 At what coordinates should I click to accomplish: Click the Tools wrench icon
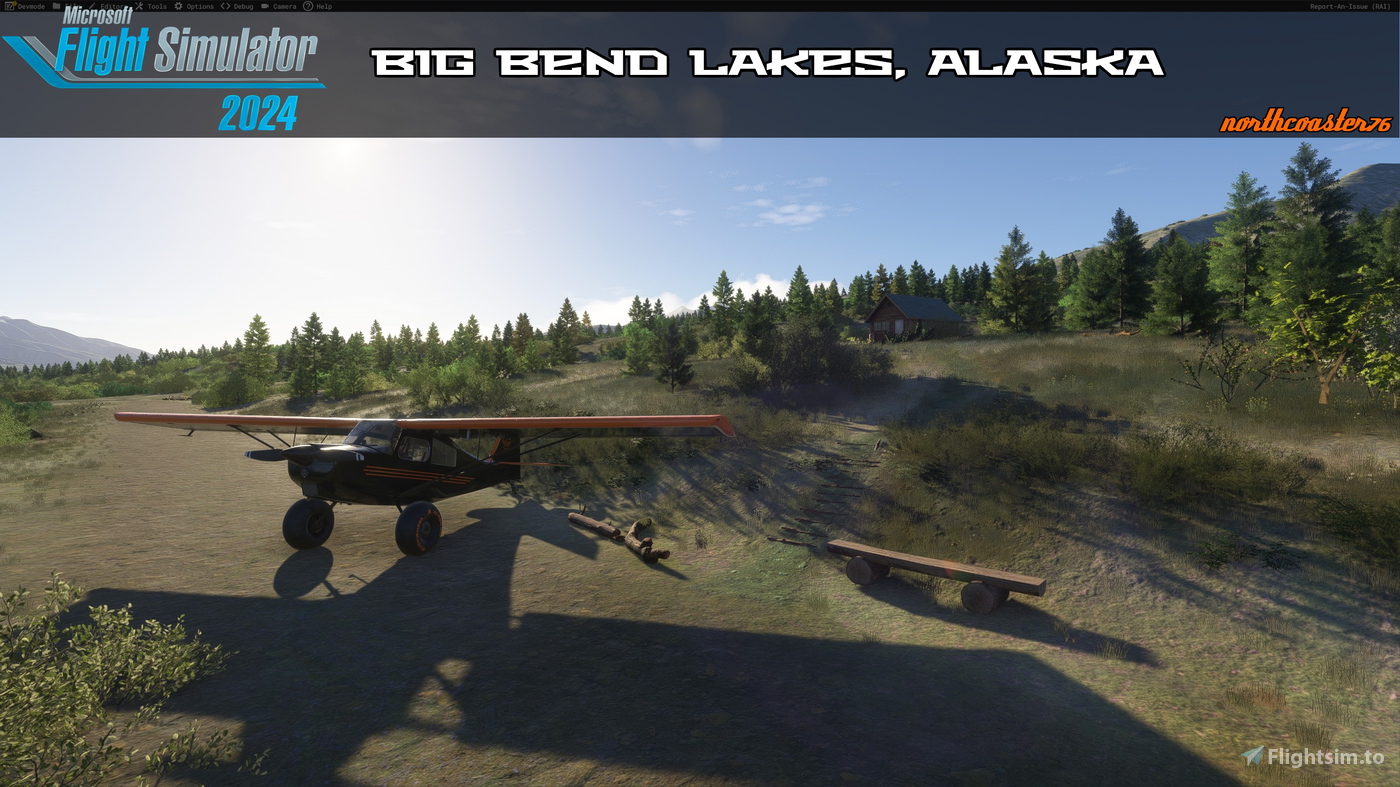(x=139, y=6)
